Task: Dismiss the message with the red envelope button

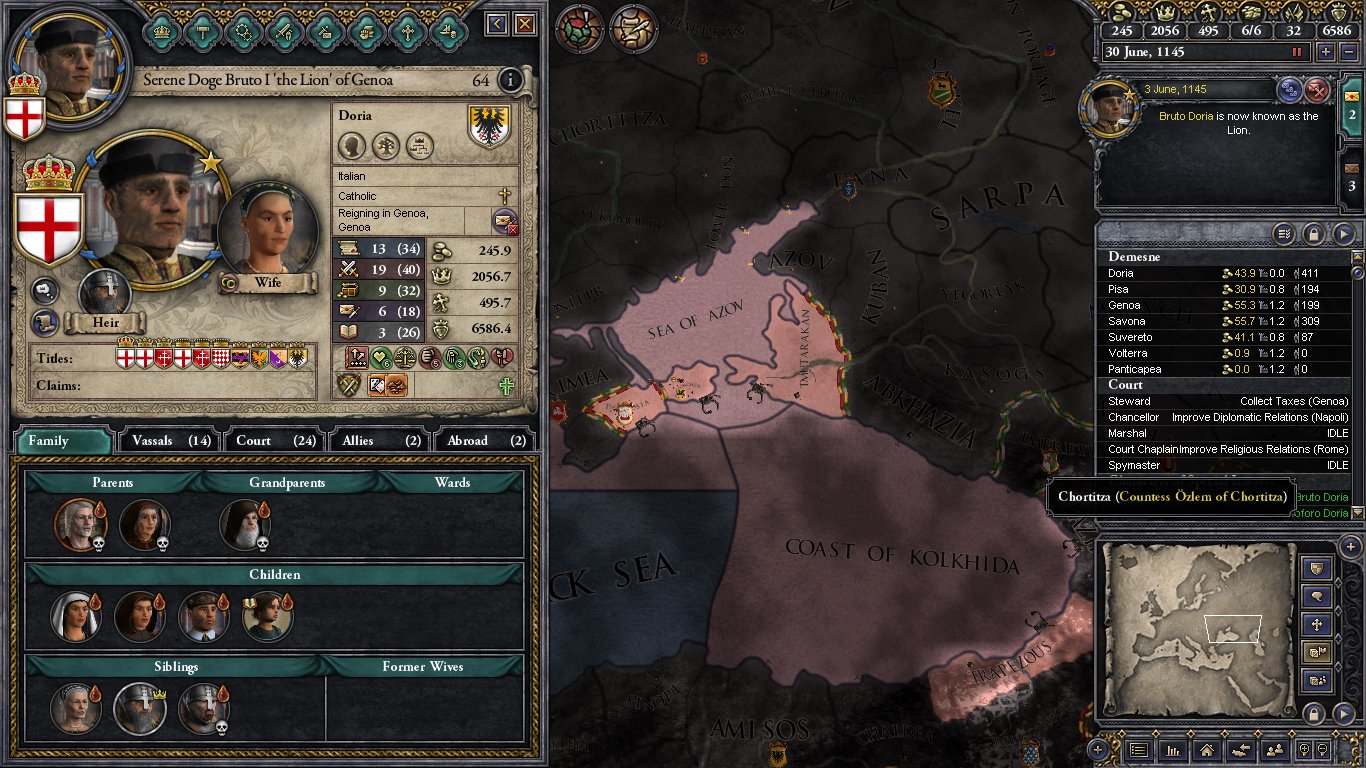Action: (1318, 90)
